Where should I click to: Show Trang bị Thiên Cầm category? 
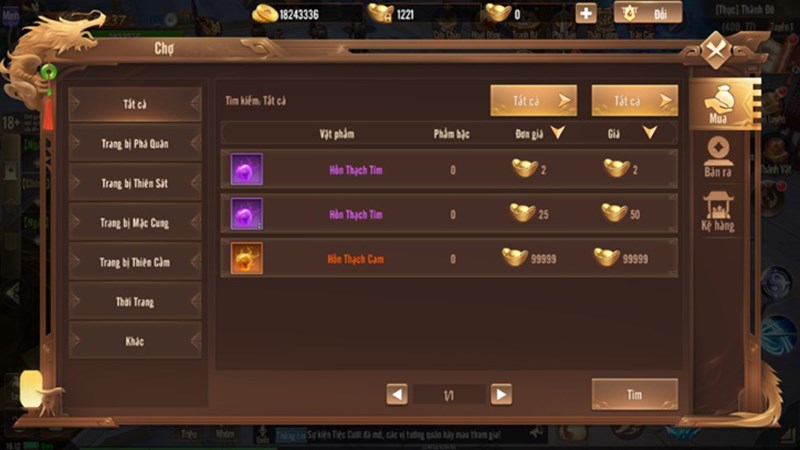pyautogui.click(x=136, y=262)
